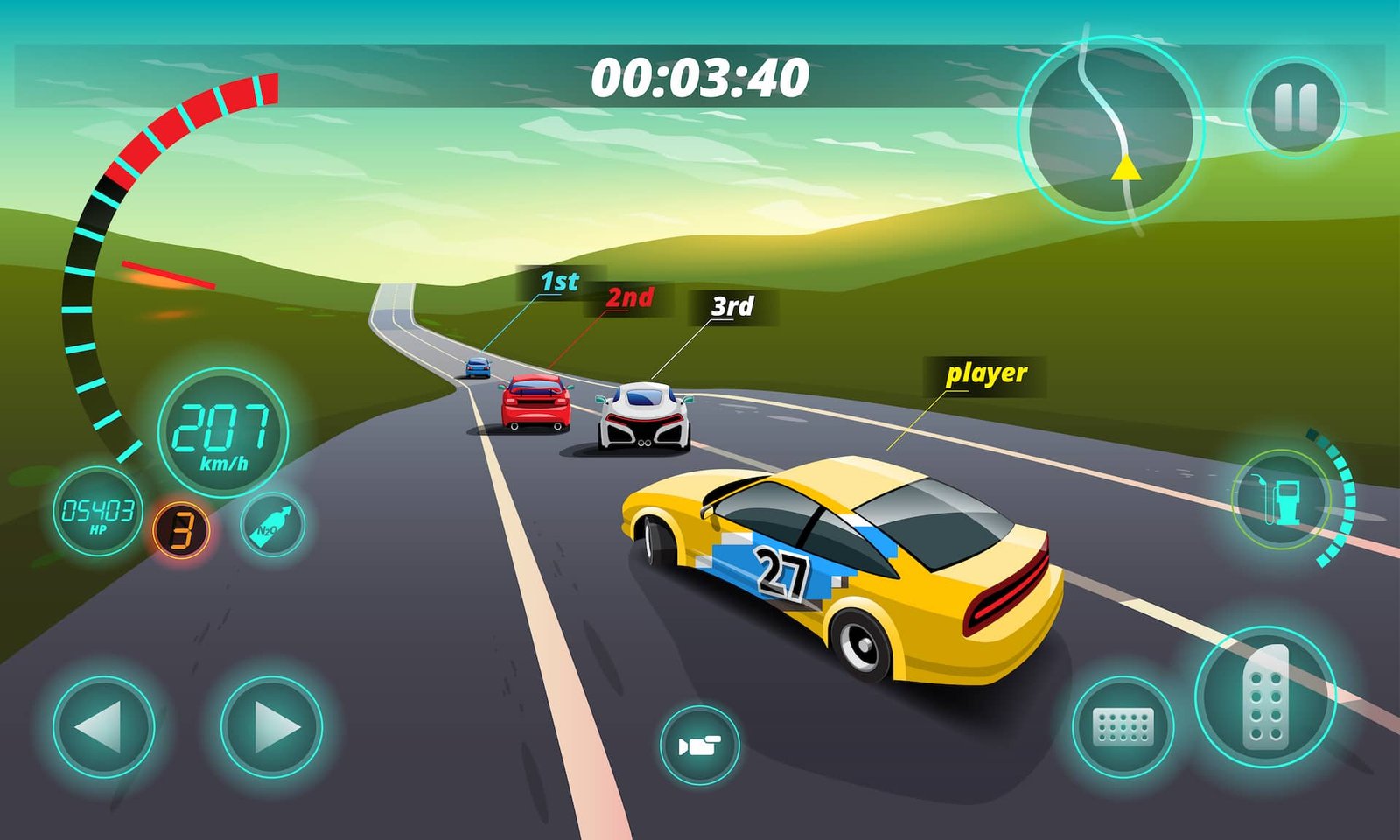This screenshot has height=840, width=1400.
Task: Select the gear indicator showing 3
Action: (x=181, y=526)
